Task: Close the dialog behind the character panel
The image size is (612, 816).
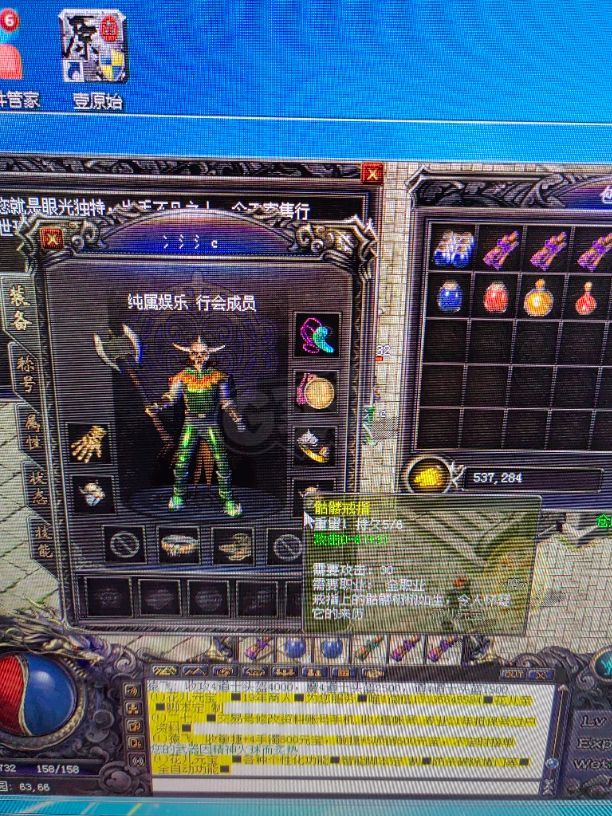Action: (x=372, y=174)
